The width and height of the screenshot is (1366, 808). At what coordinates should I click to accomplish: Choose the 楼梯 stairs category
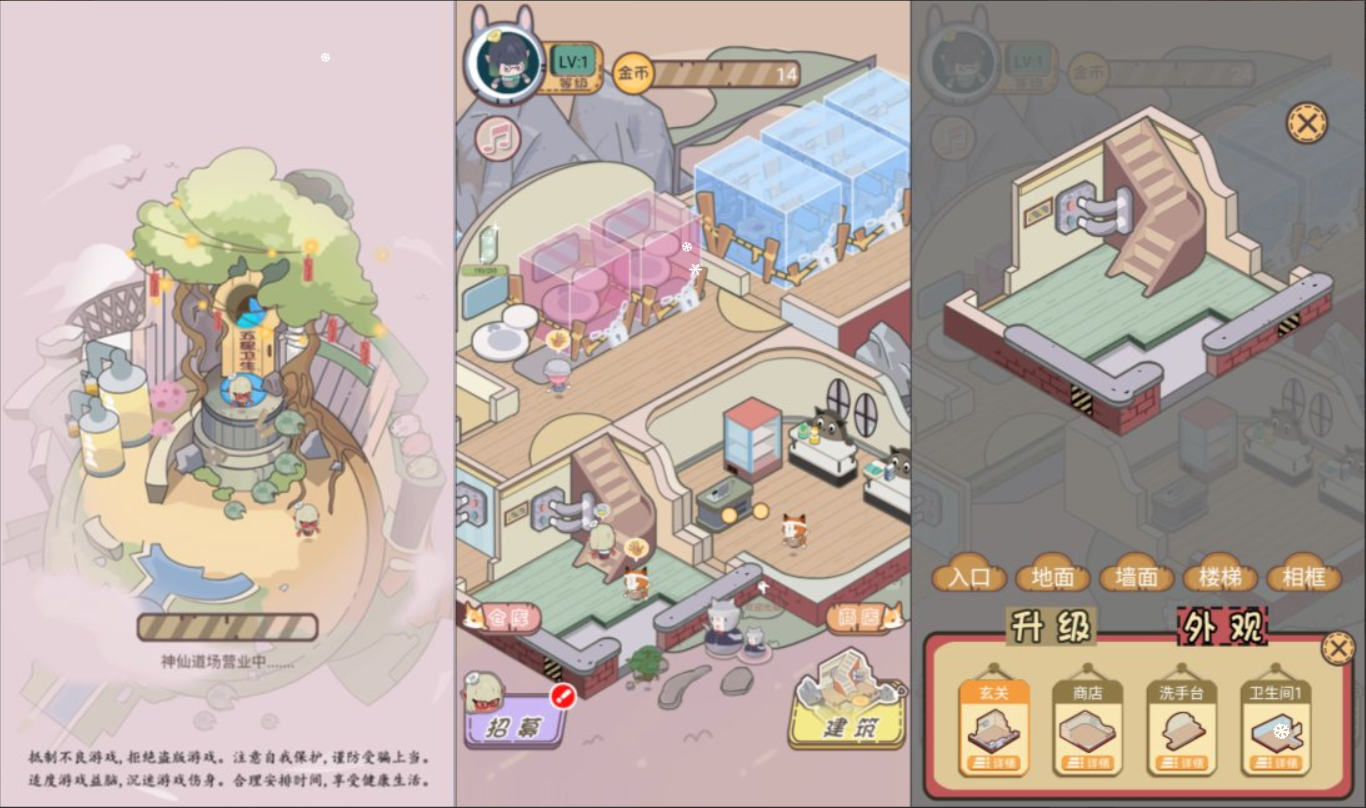click(x=1220, y=577)
